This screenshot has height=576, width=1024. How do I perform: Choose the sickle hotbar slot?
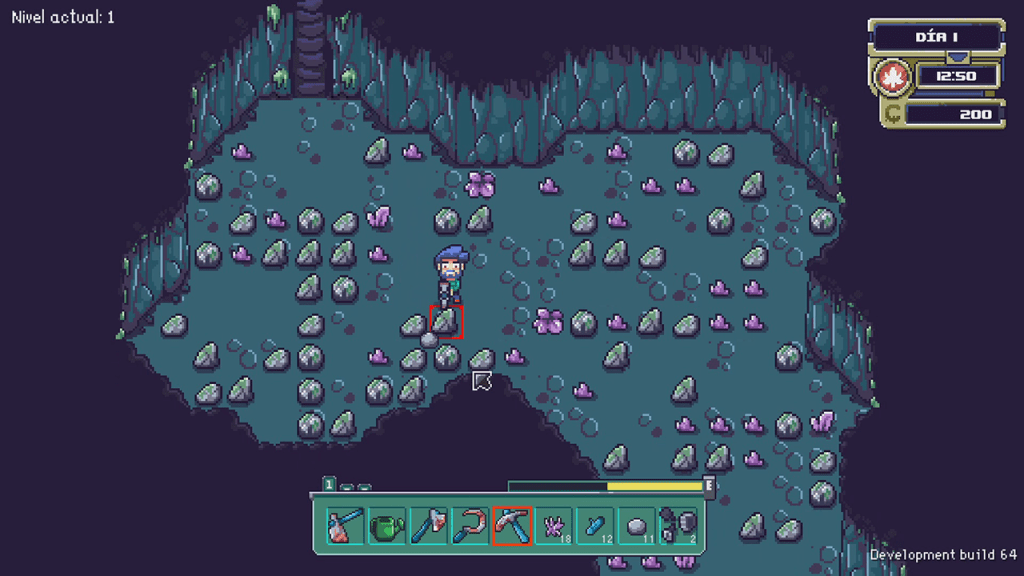tap(469, 525)
